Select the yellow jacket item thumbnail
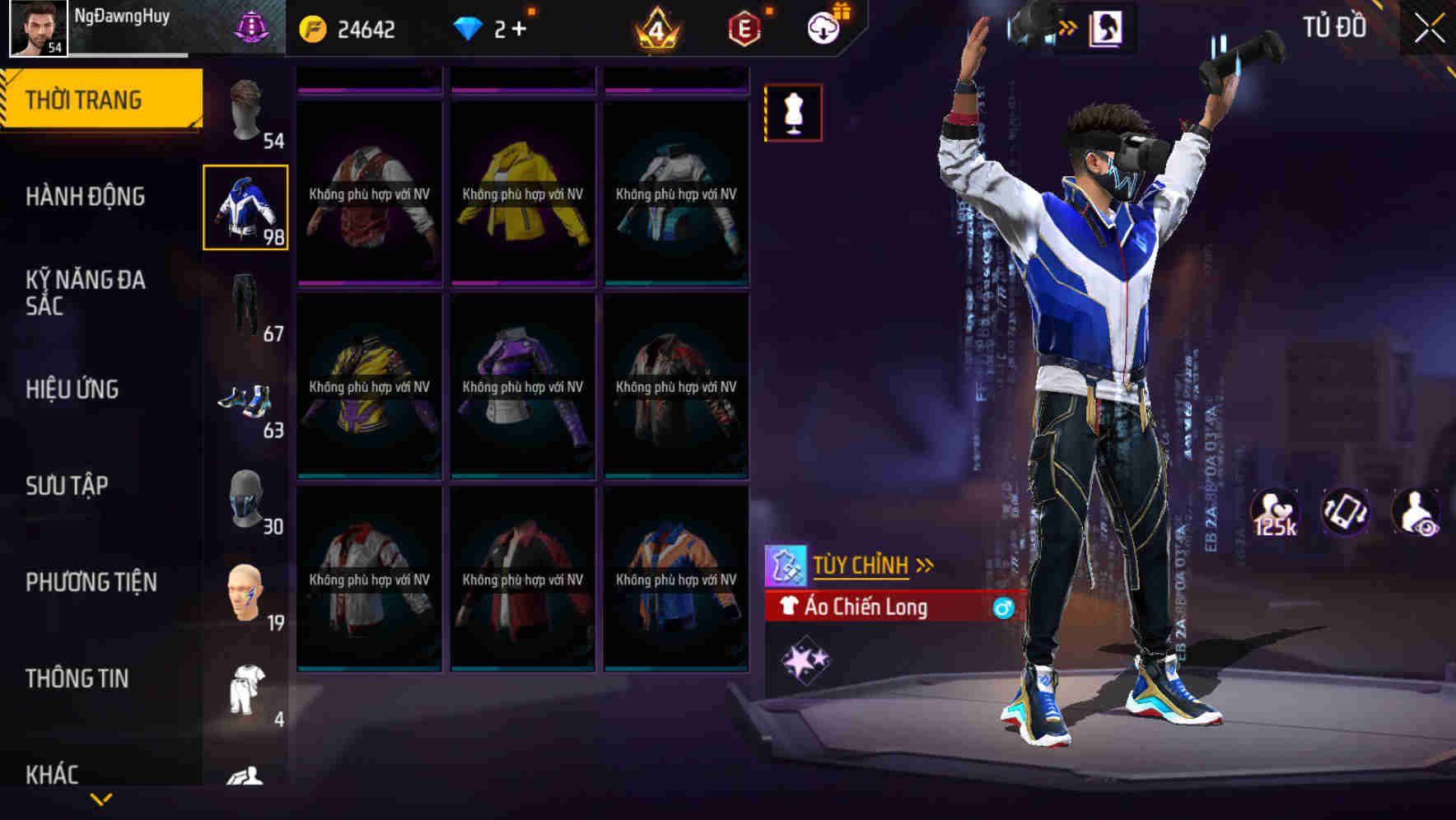This screenshot has height=820, width=1456. [522, 193]
